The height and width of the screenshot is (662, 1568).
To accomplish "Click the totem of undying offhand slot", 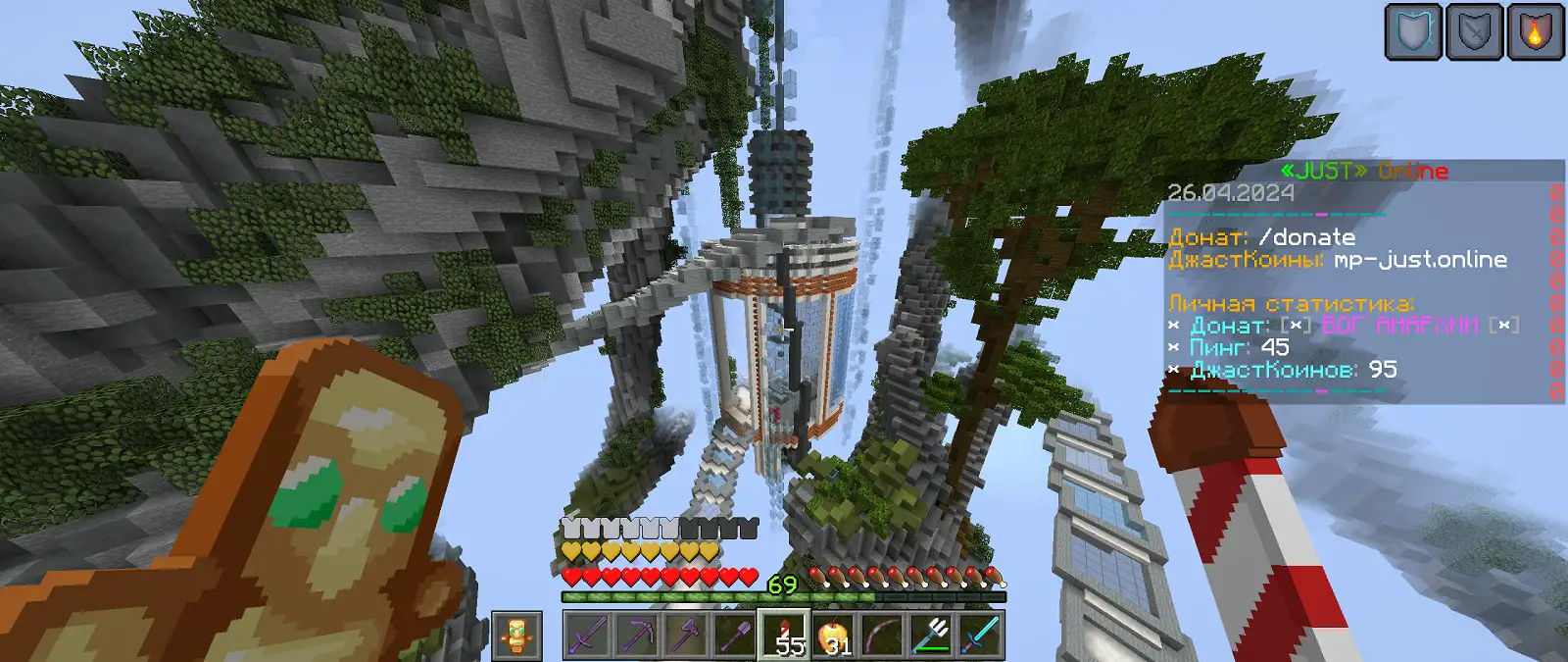I will [516, 636].
